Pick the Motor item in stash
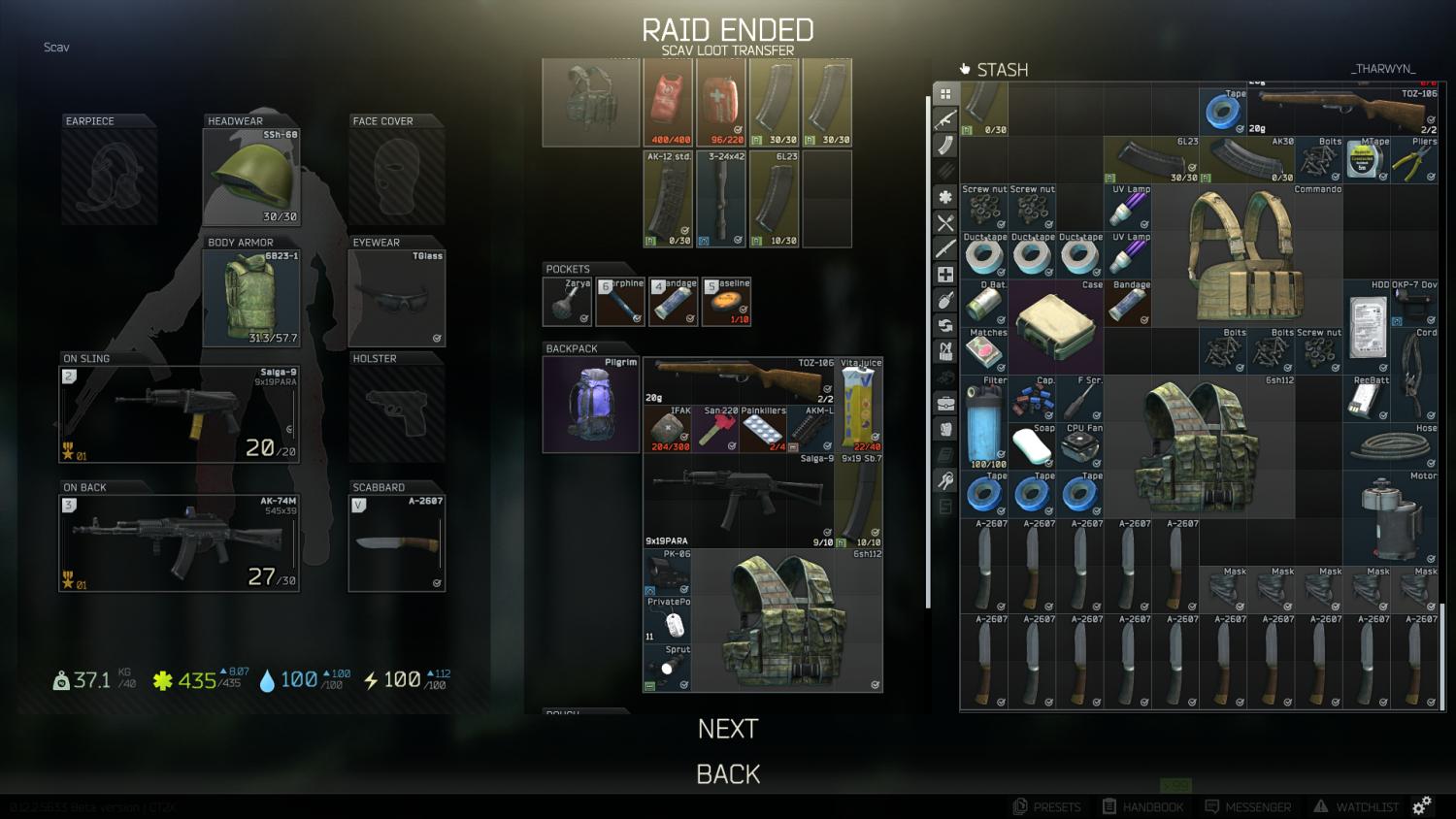The width and height of the screenshot is (1456, 819). (x=1391, y=517)
